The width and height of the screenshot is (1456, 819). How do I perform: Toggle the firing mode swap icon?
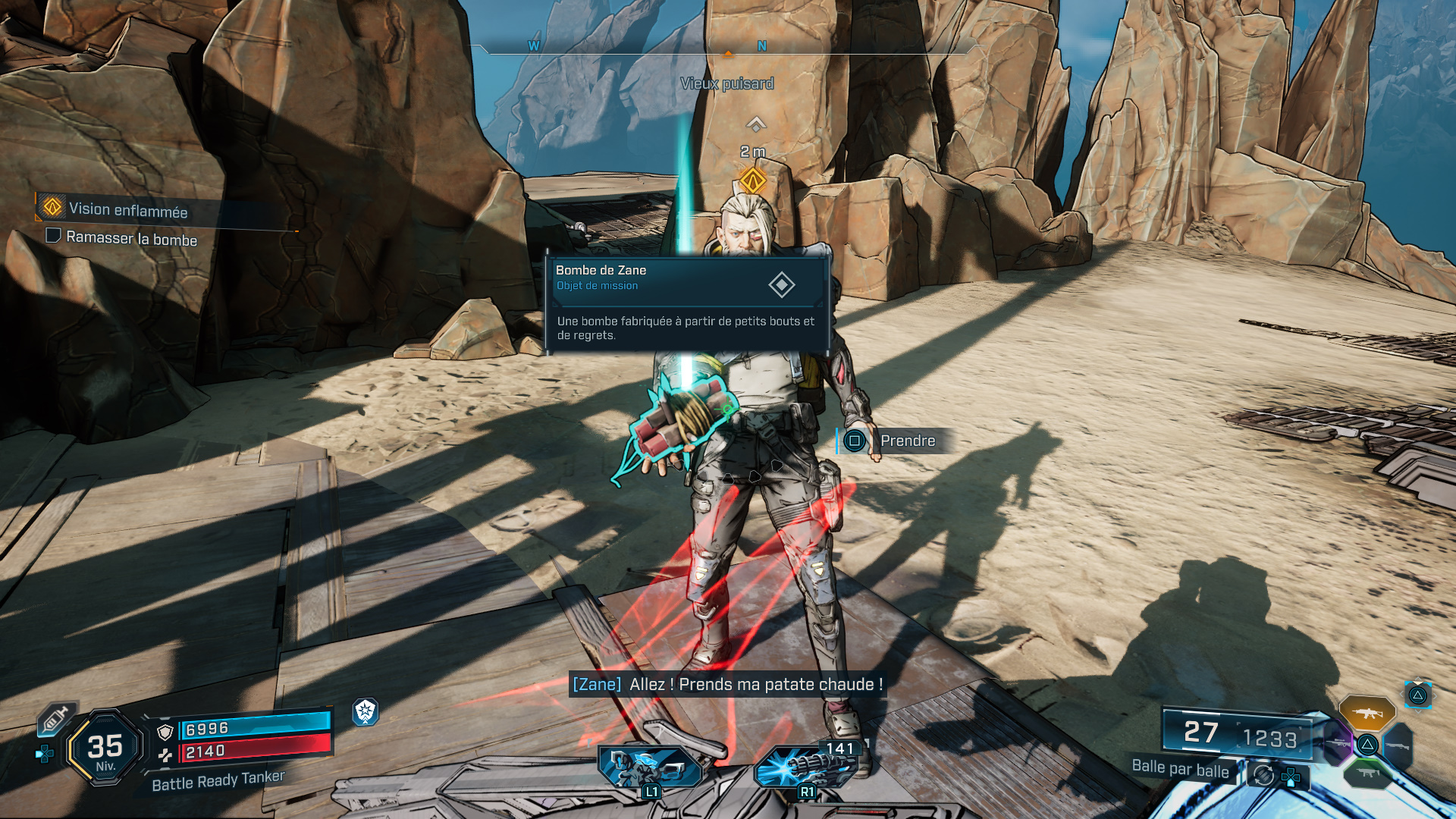point(1263,775)
